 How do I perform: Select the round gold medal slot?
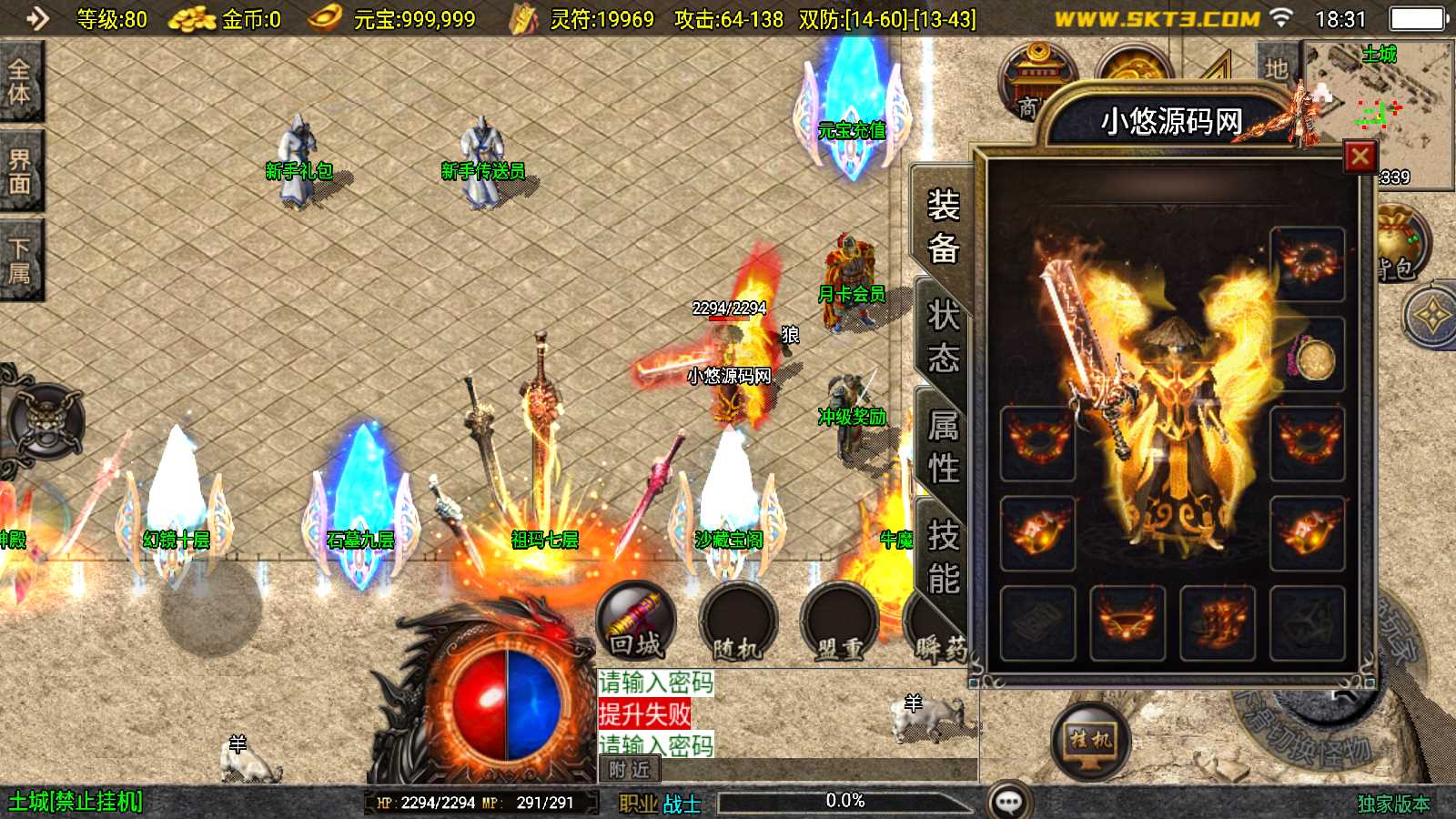pyautogui.click(x=1309, y=357)
